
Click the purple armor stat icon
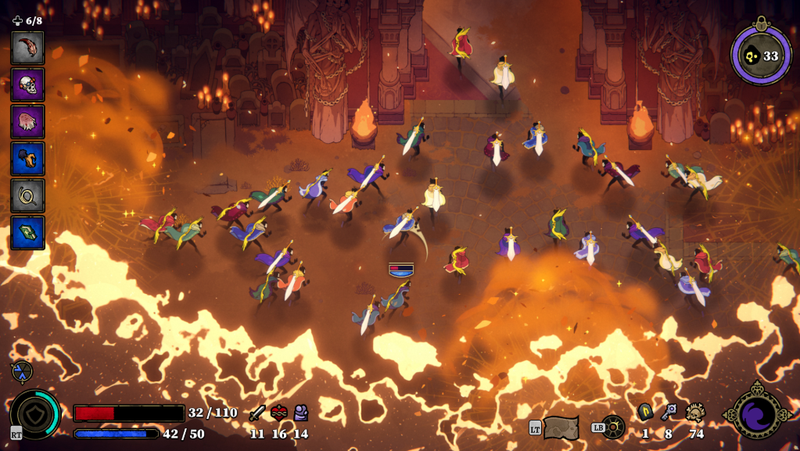(x=301, y=413)
